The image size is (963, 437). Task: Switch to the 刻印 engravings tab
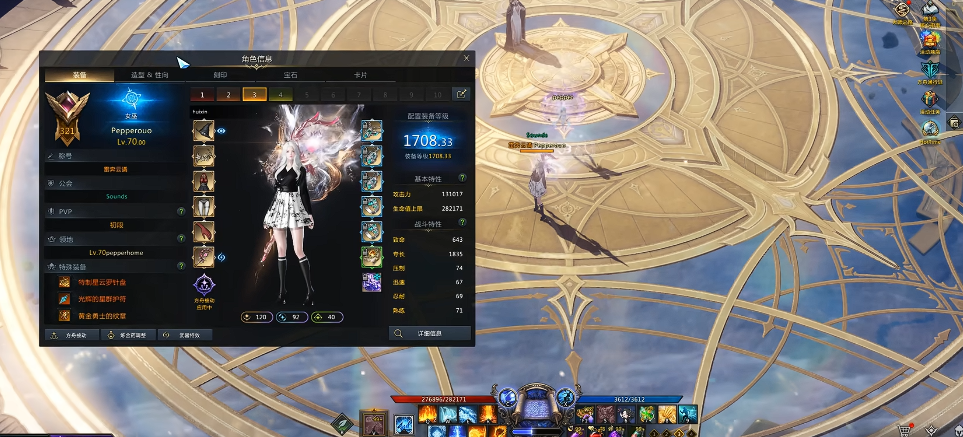220,75
